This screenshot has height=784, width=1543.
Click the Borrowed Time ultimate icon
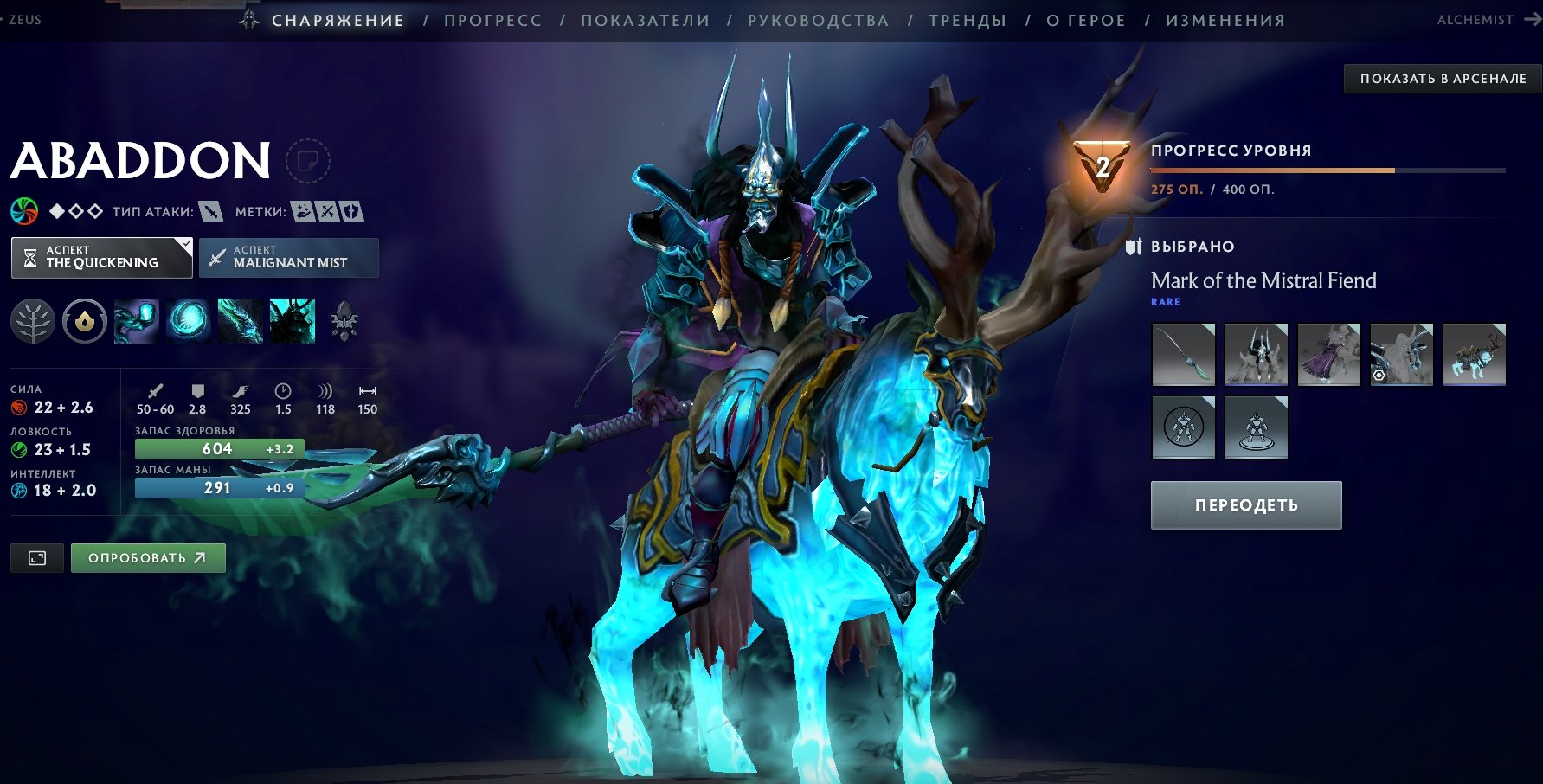pyautogui.click(x=293, y=322)
